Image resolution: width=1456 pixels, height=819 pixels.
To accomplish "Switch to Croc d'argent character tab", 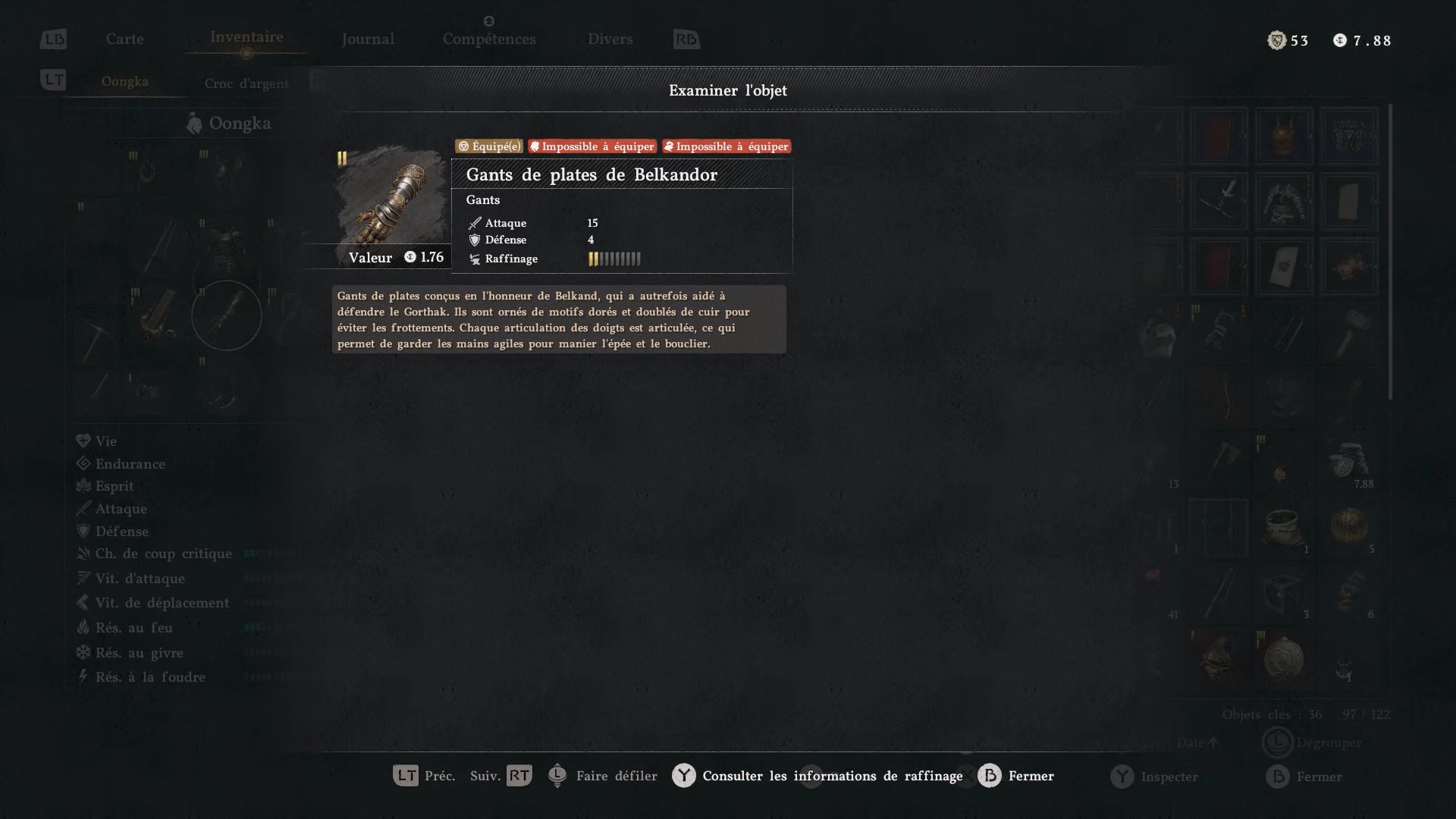I will pyautogui.click(x=246, y=83).
